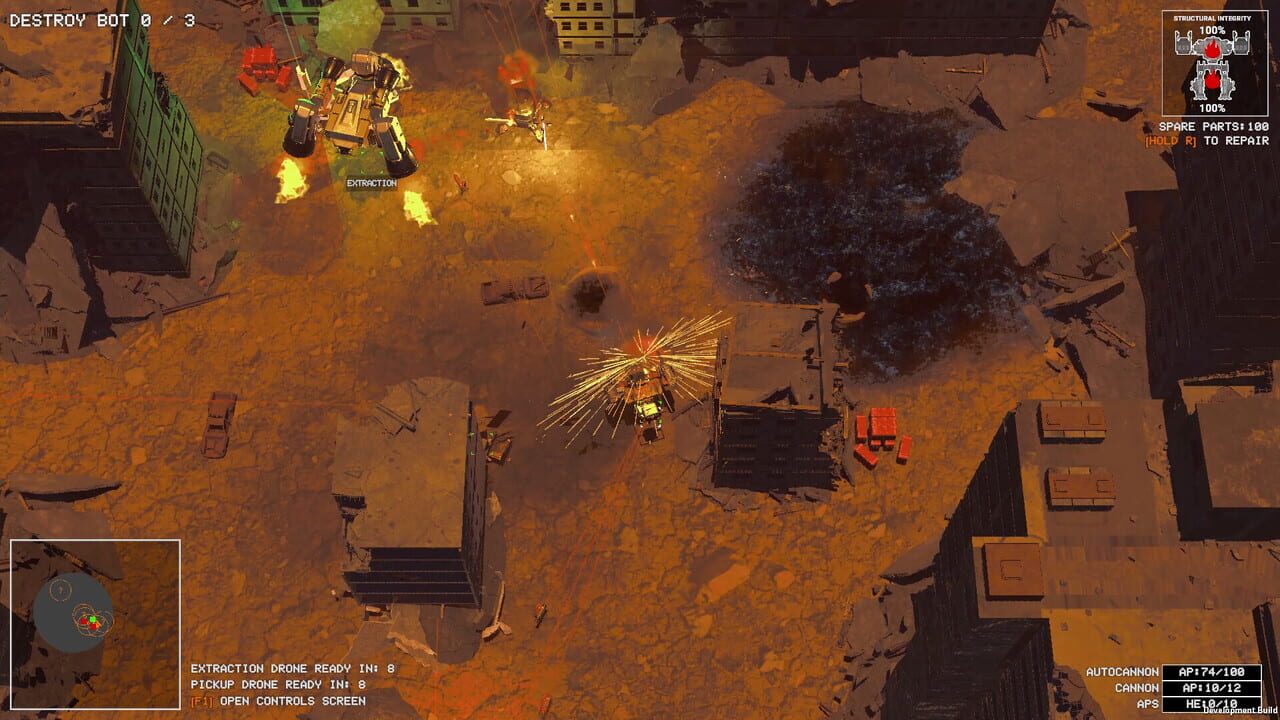Select the red fire damage icon on torso
The height and width of the screenshot is (720, 1280).
1212,48
